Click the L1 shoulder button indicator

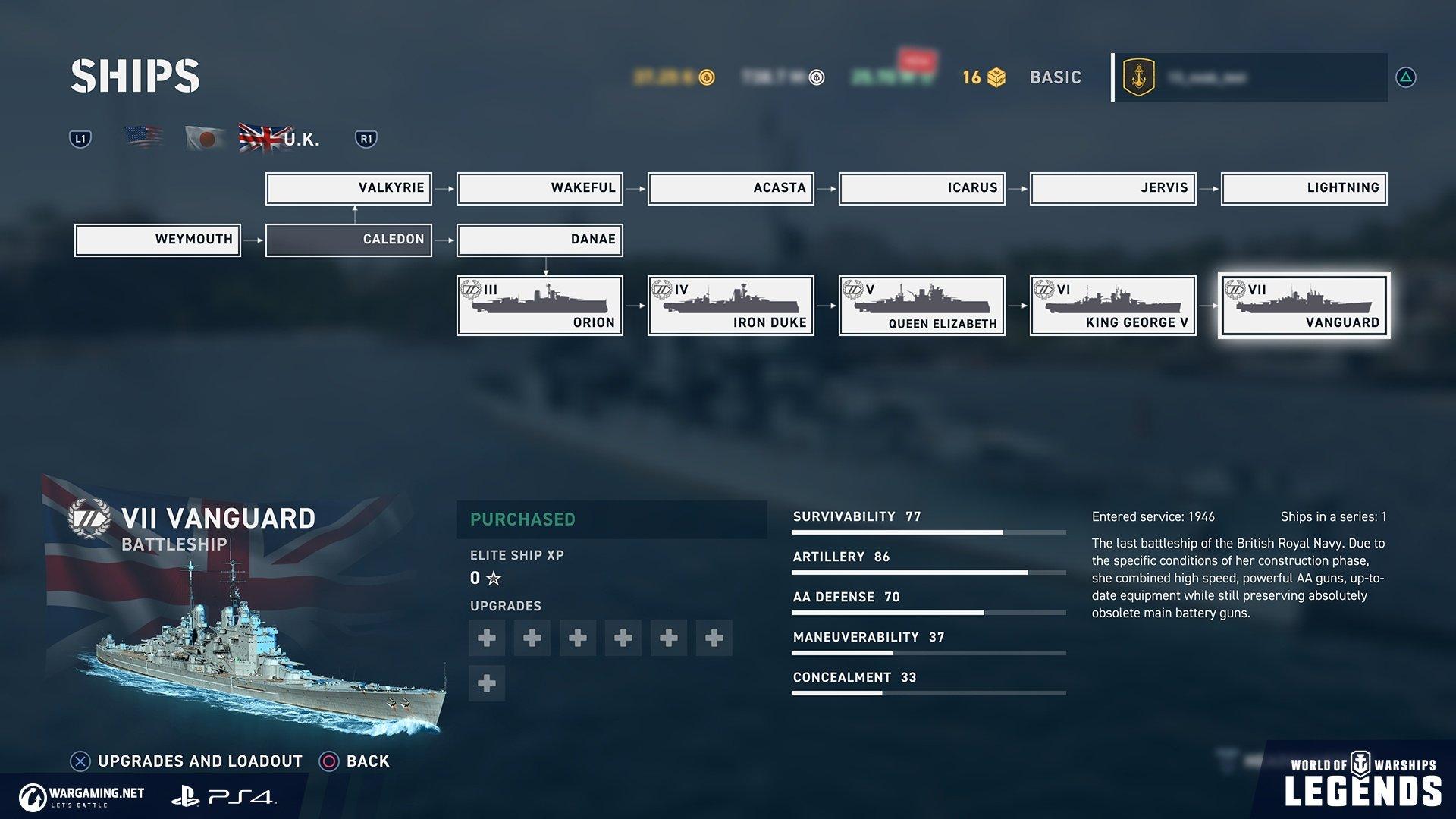click(80, 137)
